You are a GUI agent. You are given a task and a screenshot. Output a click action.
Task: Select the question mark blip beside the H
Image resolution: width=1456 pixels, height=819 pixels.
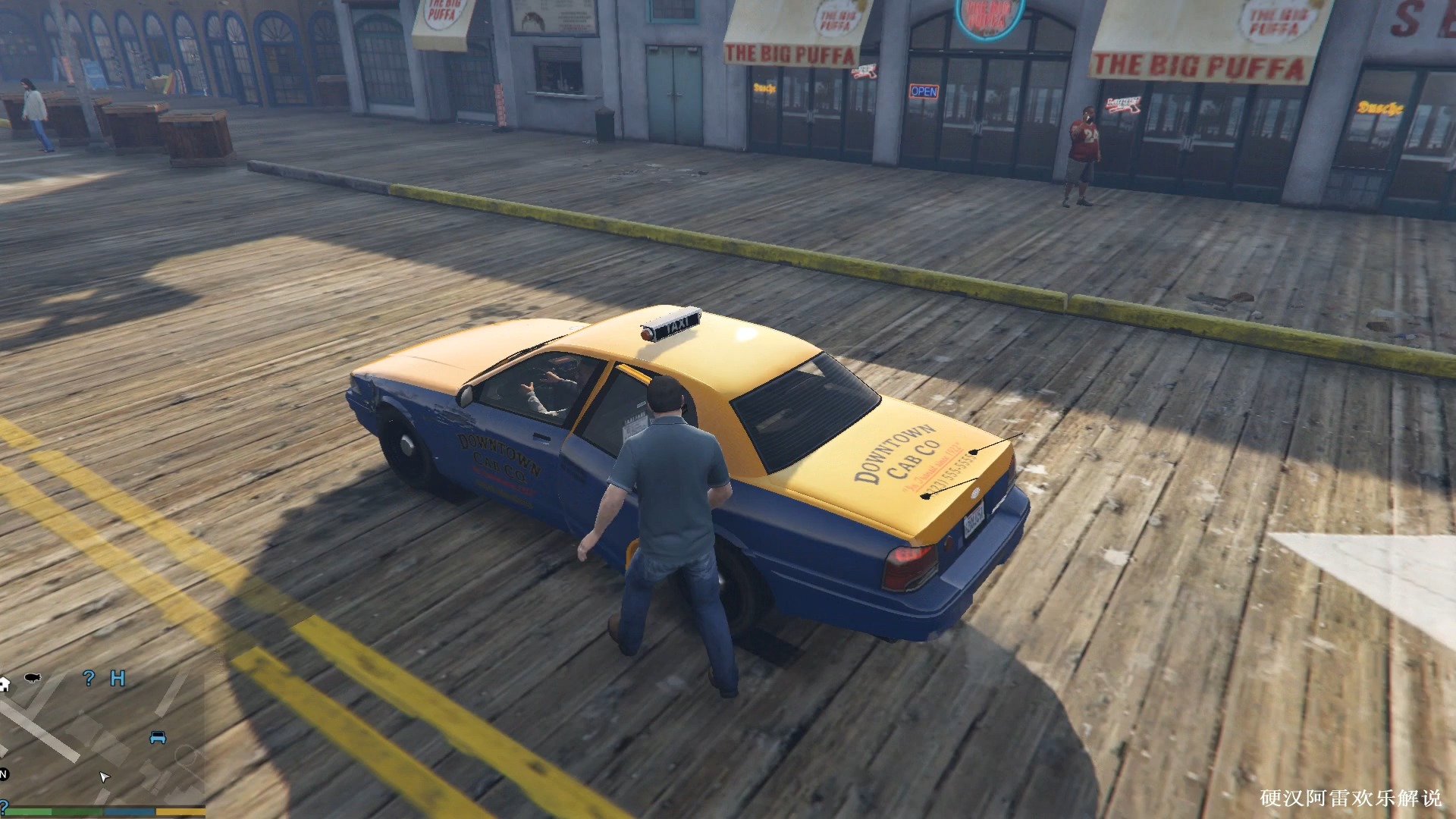pos(89,678)
